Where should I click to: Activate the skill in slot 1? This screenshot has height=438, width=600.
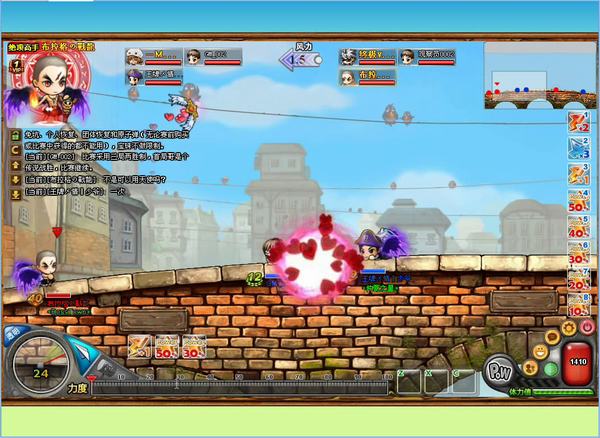pyautogui.click(x=577, y=124)
